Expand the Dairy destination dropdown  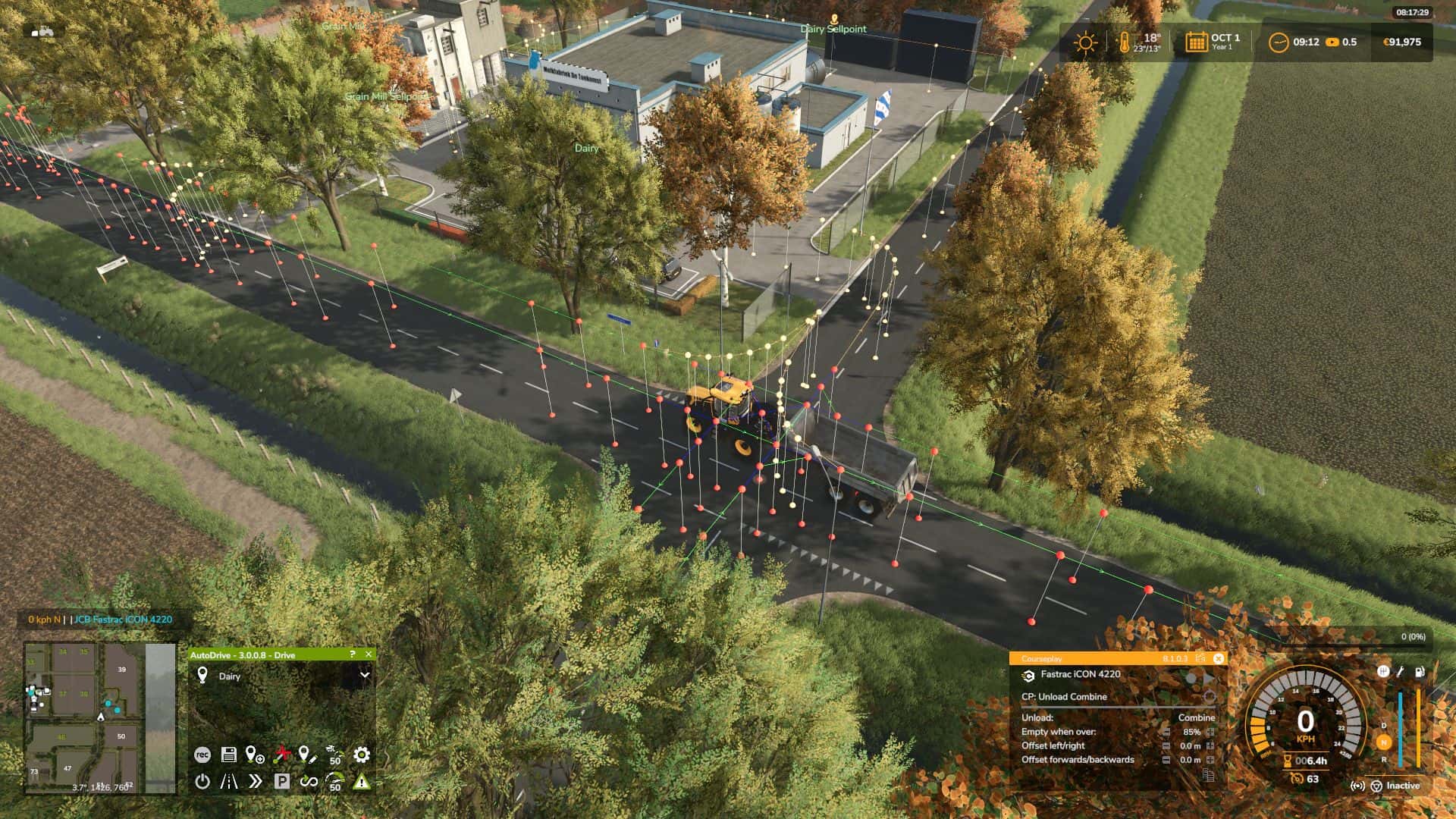coord(365,676)
